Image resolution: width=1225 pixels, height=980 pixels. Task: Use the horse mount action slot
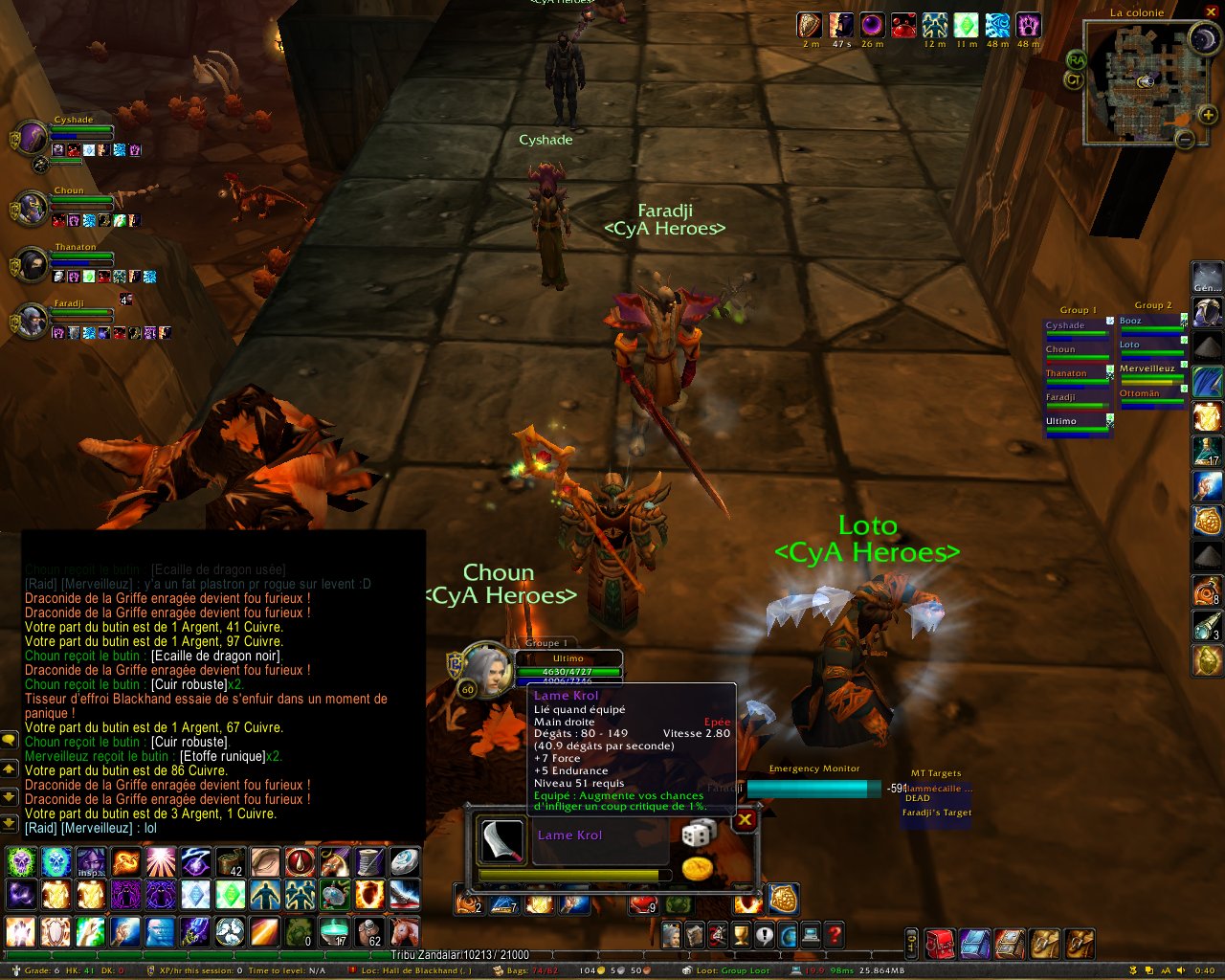[x=405, y=930]
